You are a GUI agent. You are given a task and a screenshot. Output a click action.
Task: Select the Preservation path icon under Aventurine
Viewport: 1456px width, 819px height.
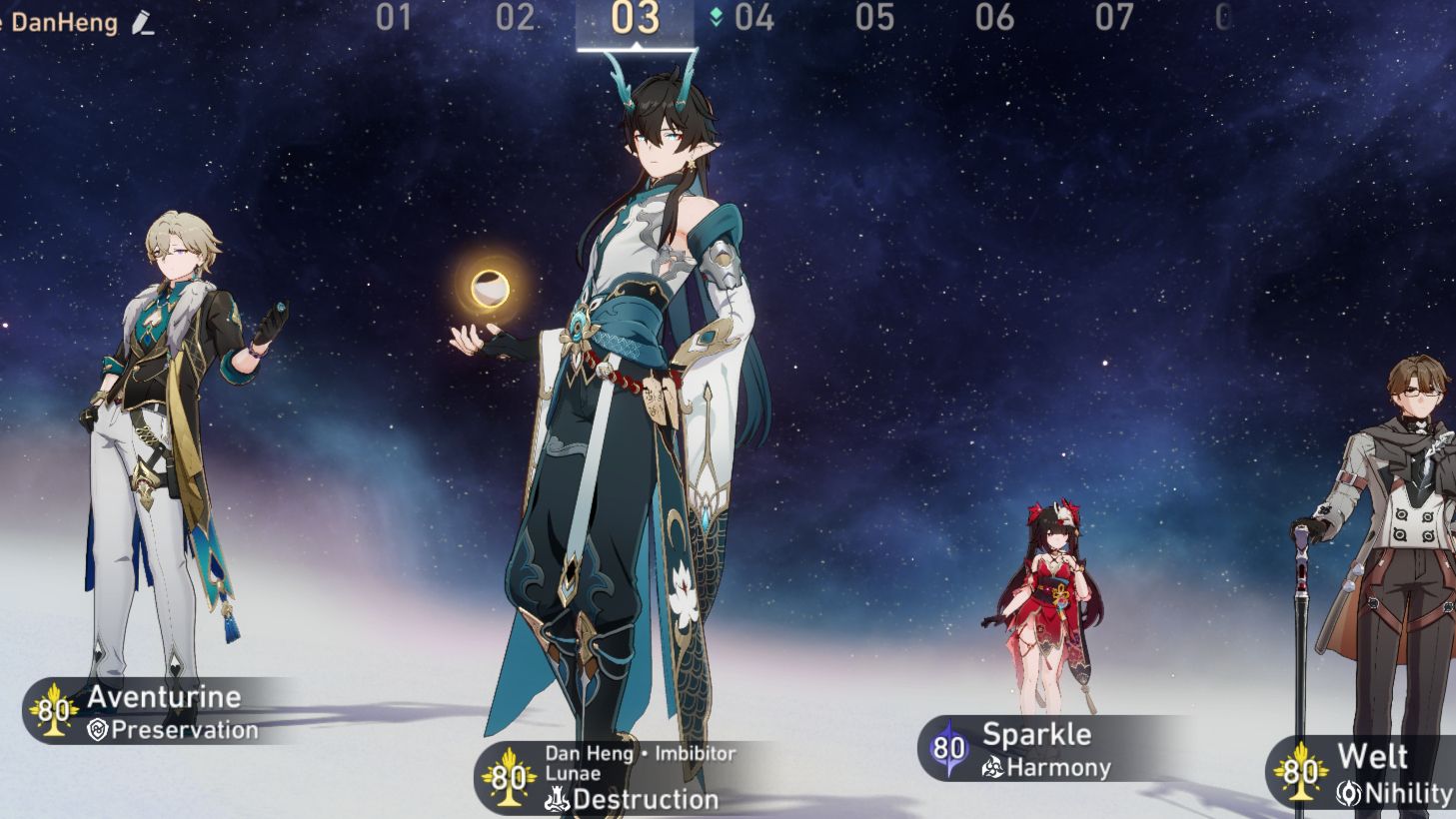pos(99,730)
